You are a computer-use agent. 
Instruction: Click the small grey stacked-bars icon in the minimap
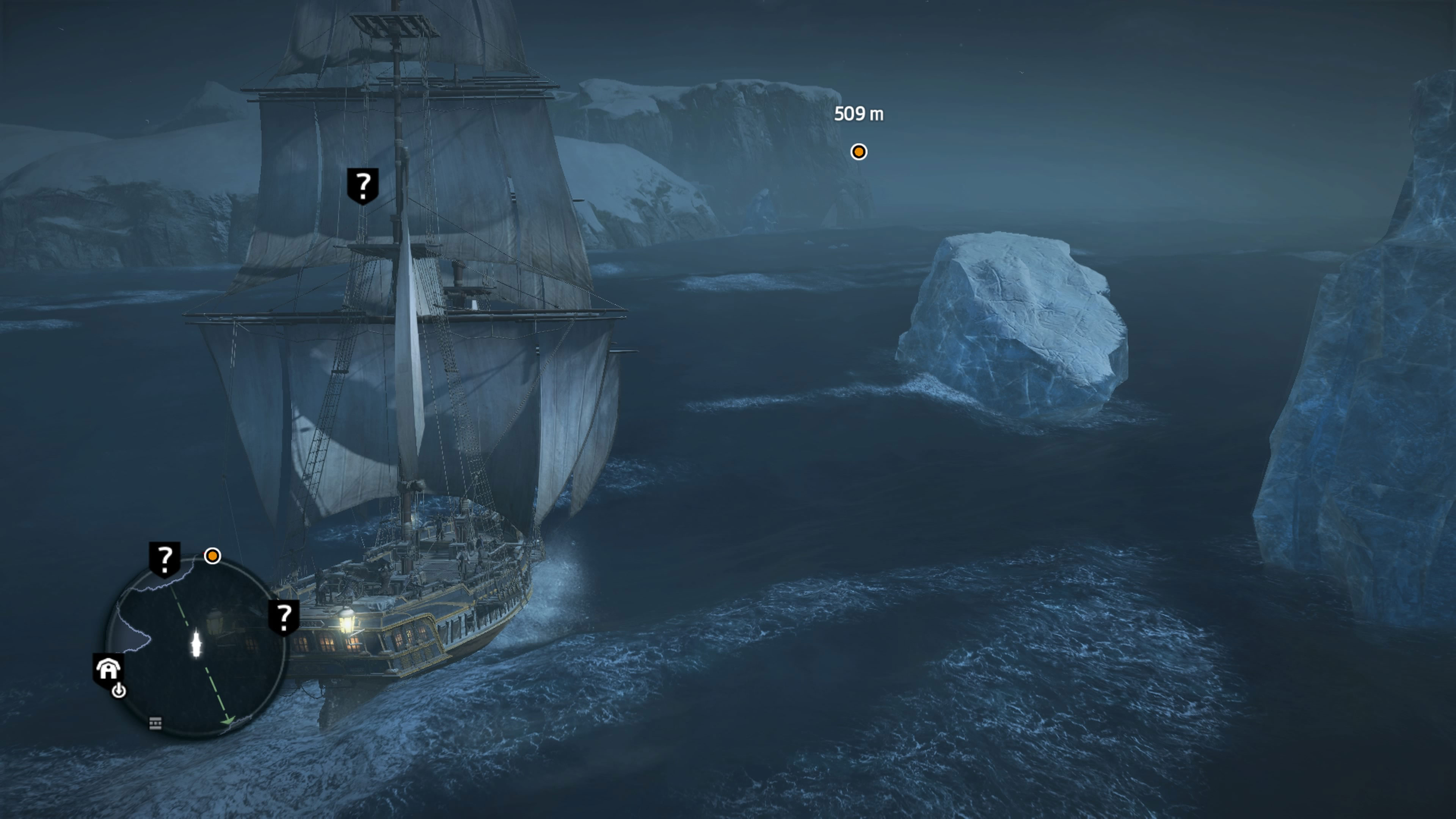[155, 723]
